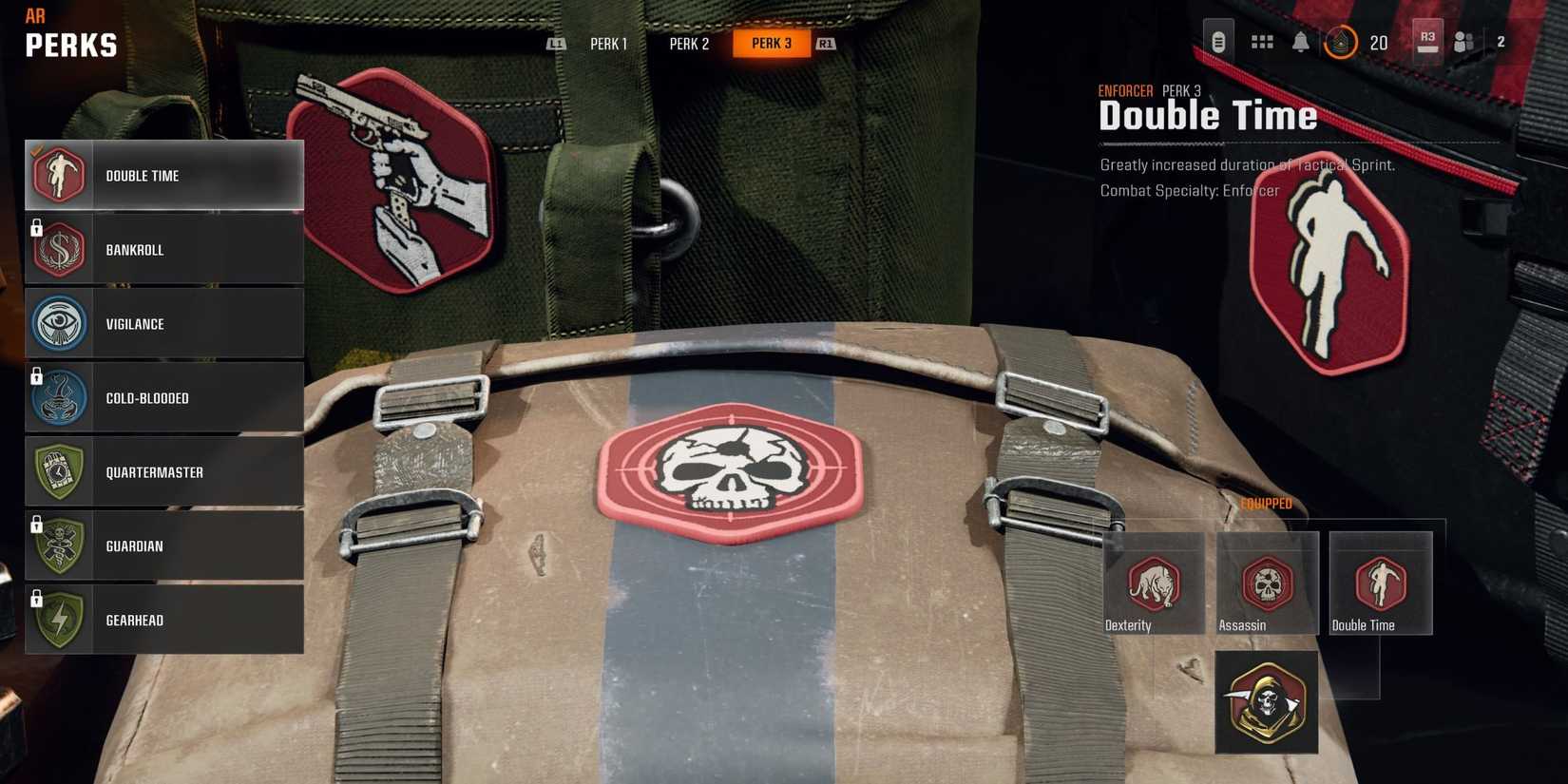
Task: Select the Vigilance eye icon
Action: coord(59,323)
